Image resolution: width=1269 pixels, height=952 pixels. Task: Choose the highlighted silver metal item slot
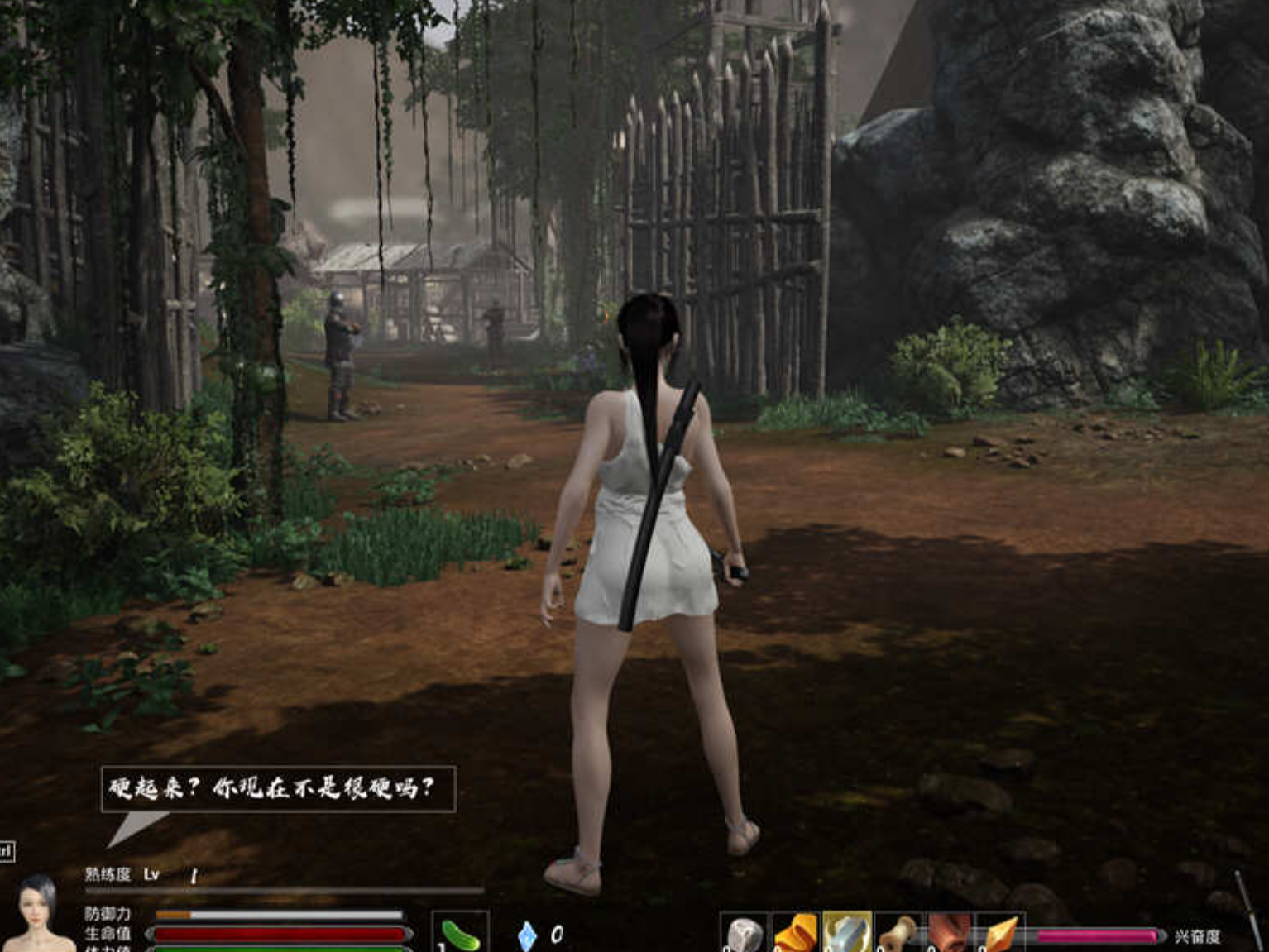(847, 933)
